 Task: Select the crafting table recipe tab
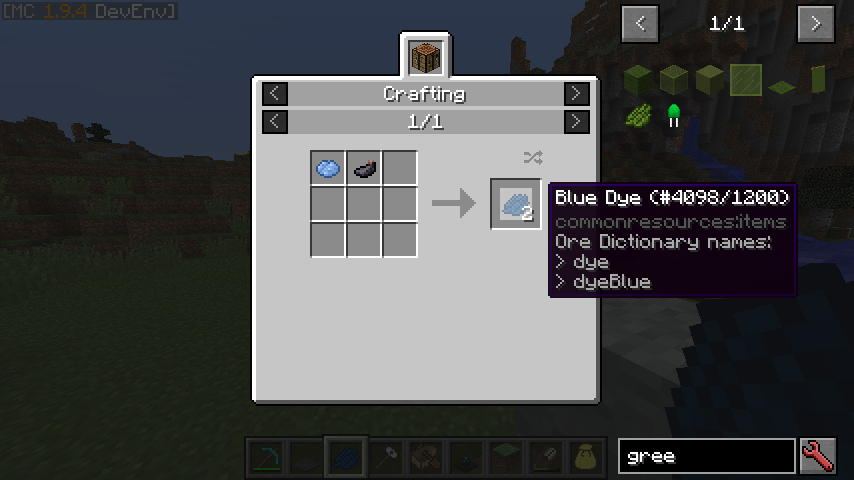tap(425, 56)
